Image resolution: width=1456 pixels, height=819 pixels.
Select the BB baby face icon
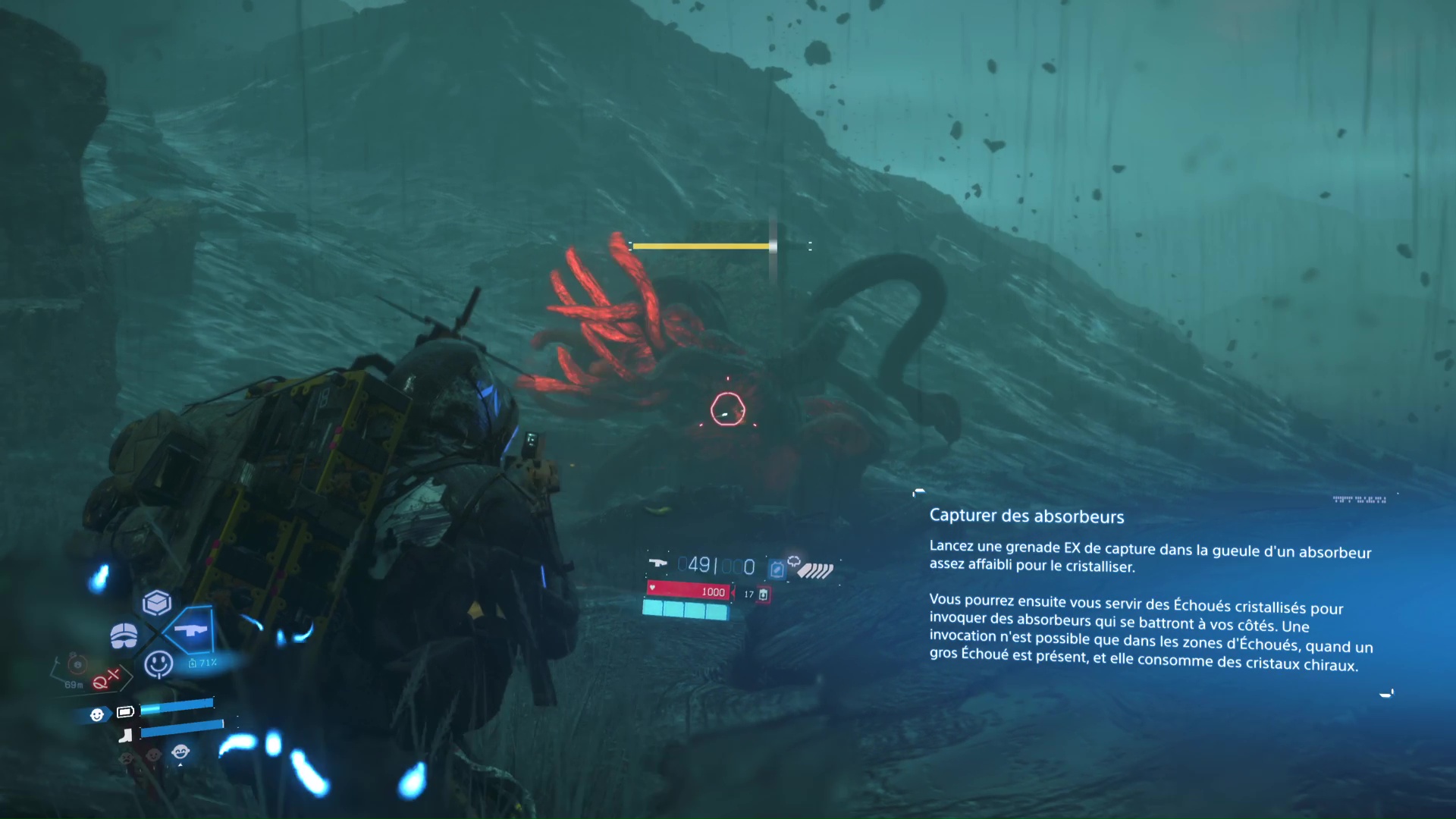click(x=97, y=714)
